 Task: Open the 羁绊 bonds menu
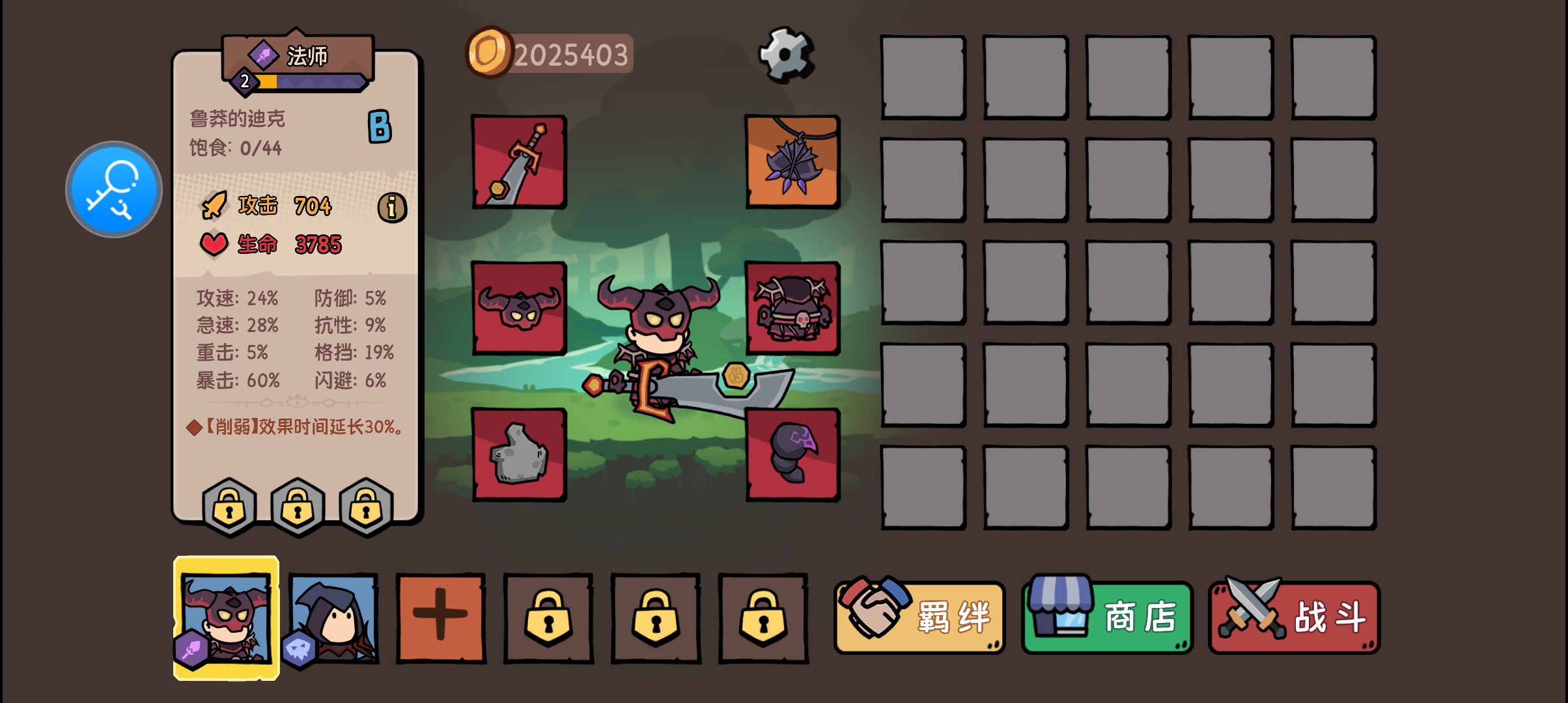(920, 617)
